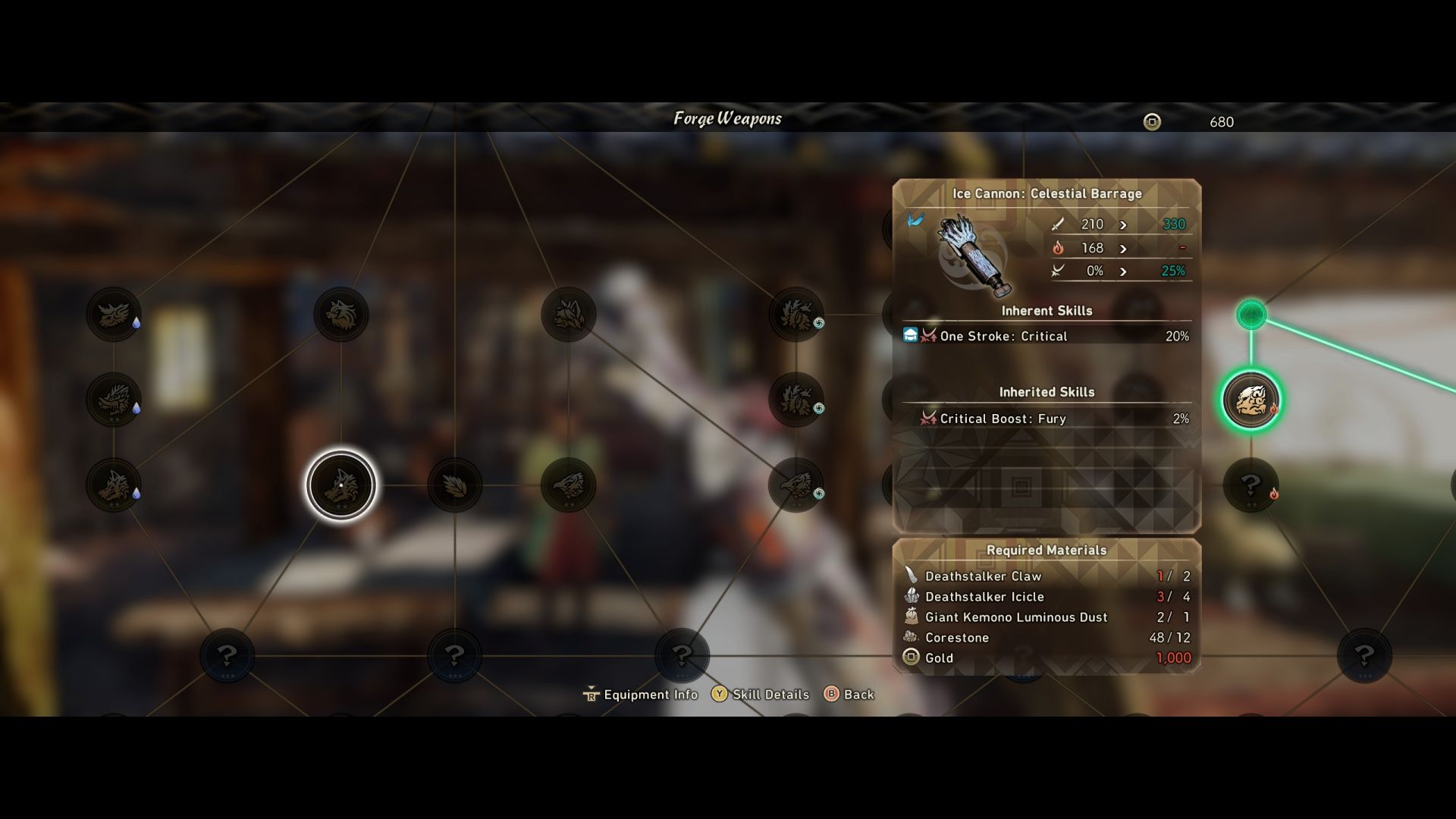
Task: Select the unknown question-mark node with flame icon
Action: (1251, 485)
